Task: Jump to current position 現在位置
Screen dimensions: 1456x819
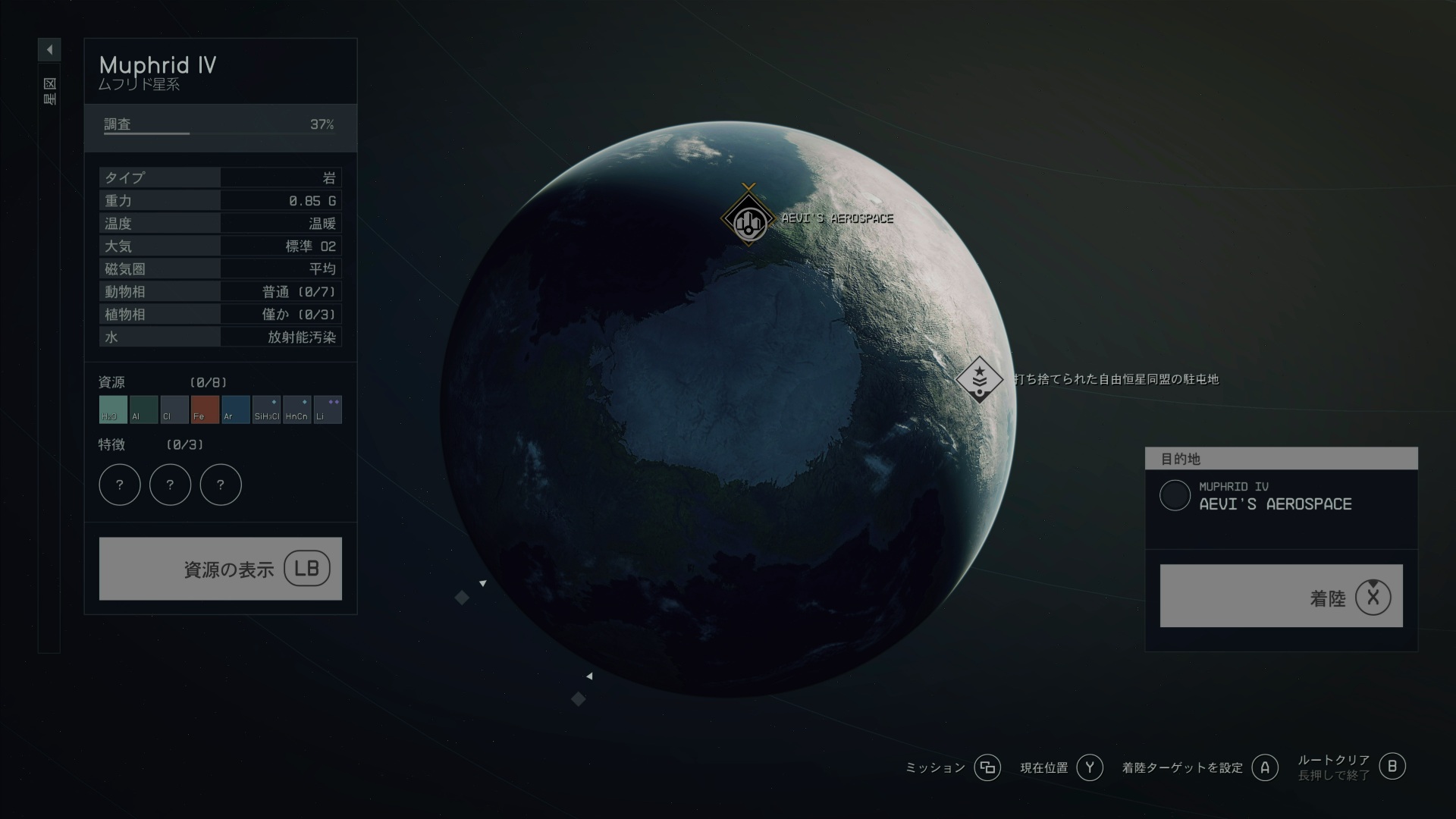Action: point(1090,767)
